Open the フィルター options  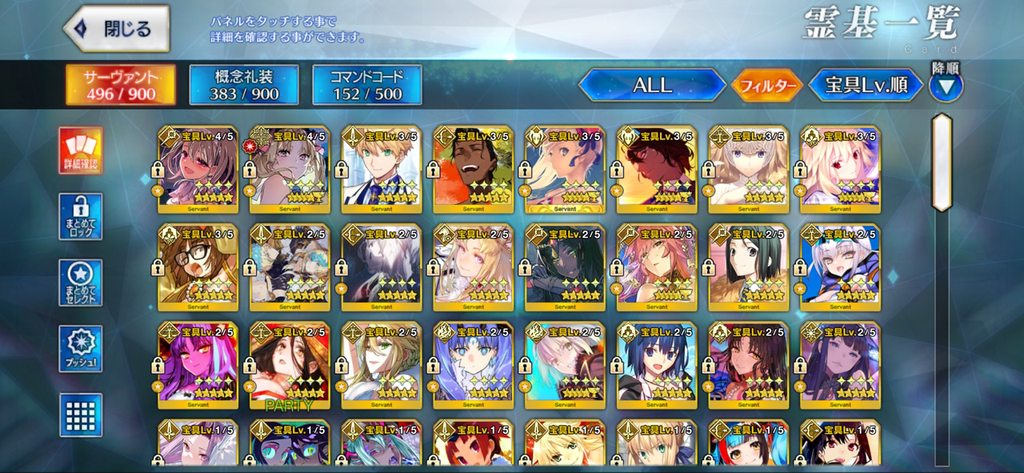click(x=766, y=86)
